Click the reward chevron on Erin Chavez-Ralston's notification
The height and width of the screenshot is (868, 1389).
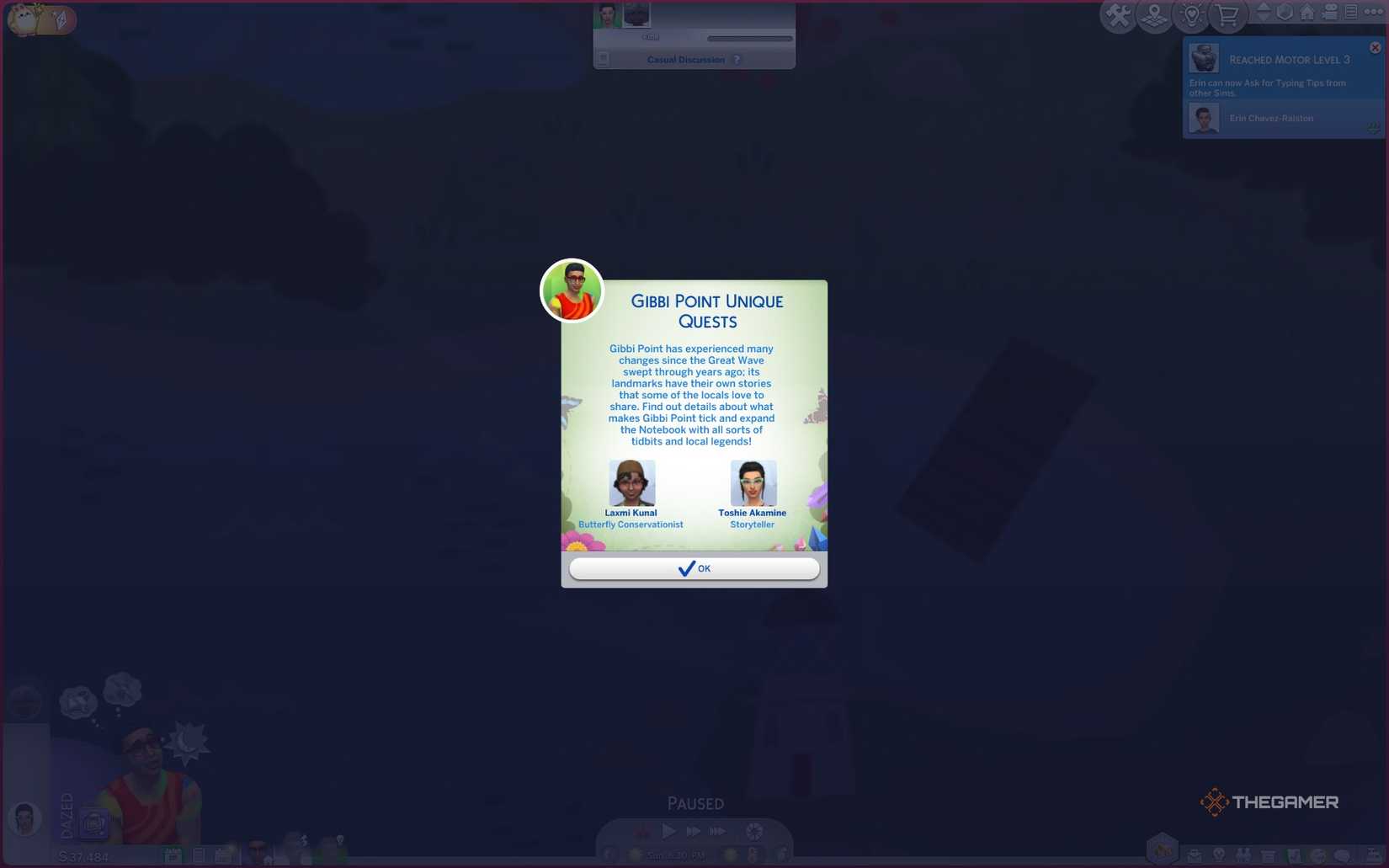pos(1374,129)
